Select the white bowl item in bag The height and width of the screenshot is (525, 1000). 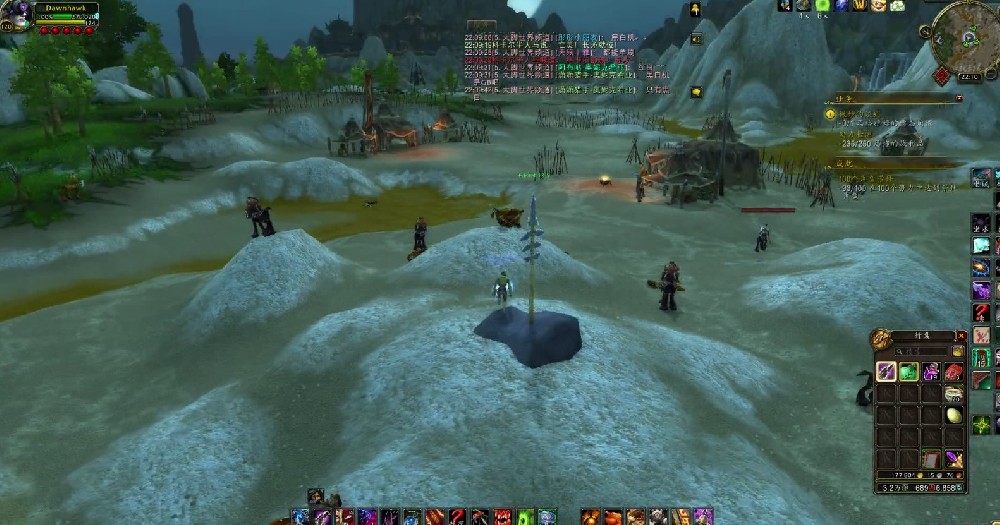(954, 393)
